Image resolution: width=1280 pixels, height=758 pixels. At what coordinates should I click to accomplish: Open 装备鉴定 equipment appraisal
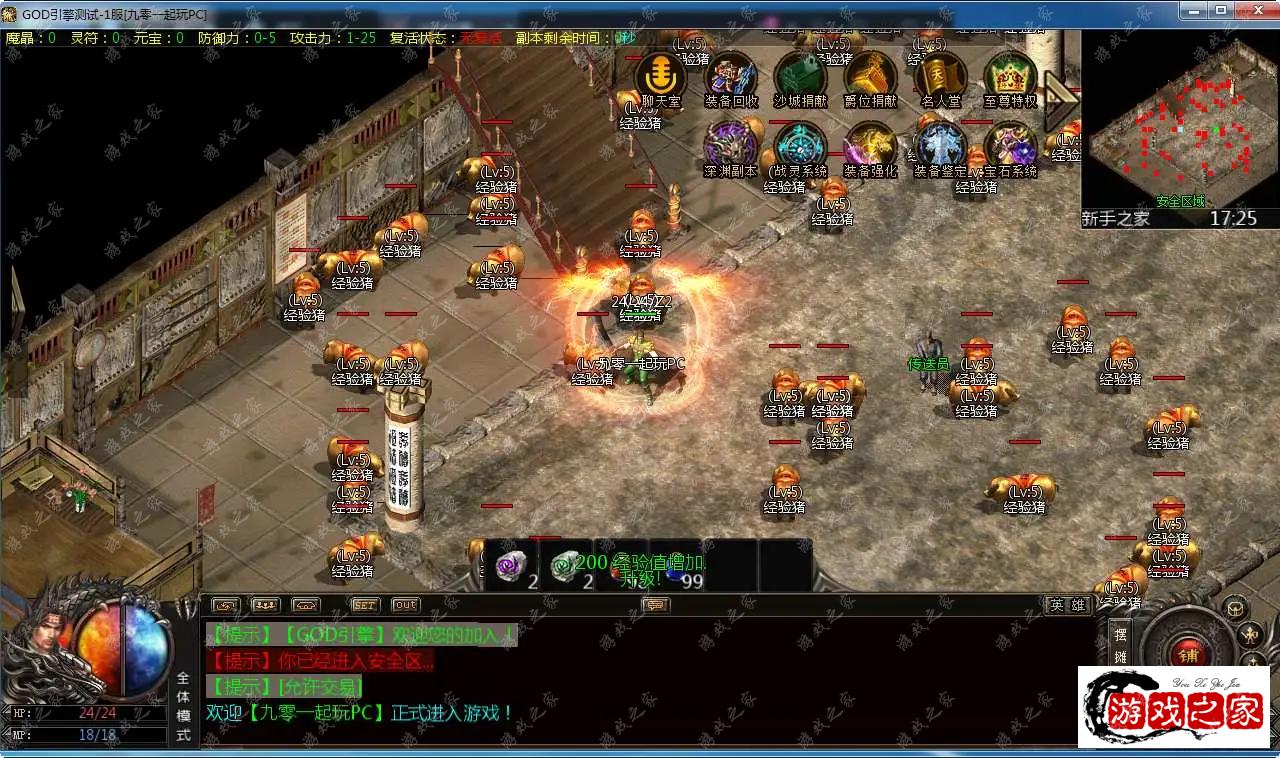(940, 146)
